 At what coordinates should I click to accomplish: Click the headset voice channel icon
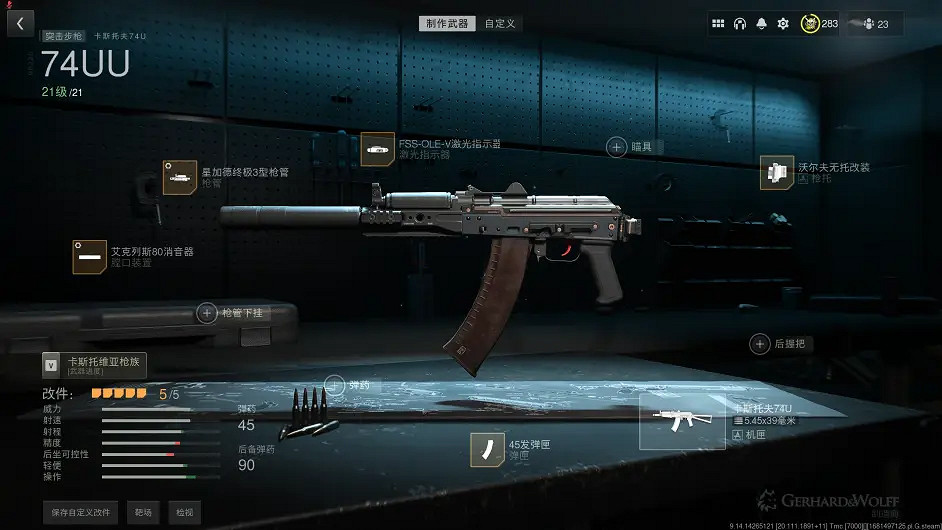click(740, 24)
